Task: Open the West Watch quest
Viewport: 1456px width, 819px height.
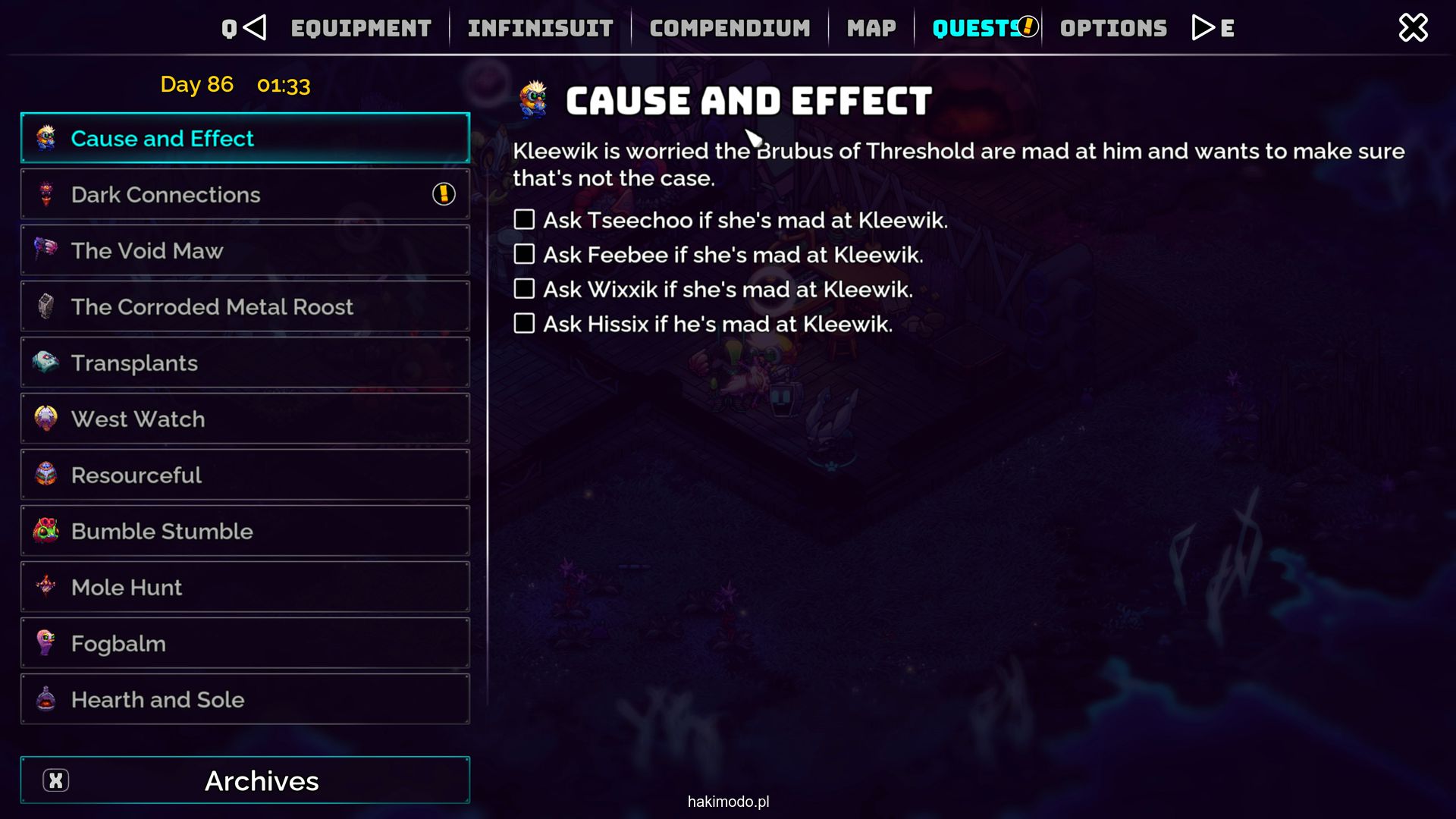Action: click(245, 419)
